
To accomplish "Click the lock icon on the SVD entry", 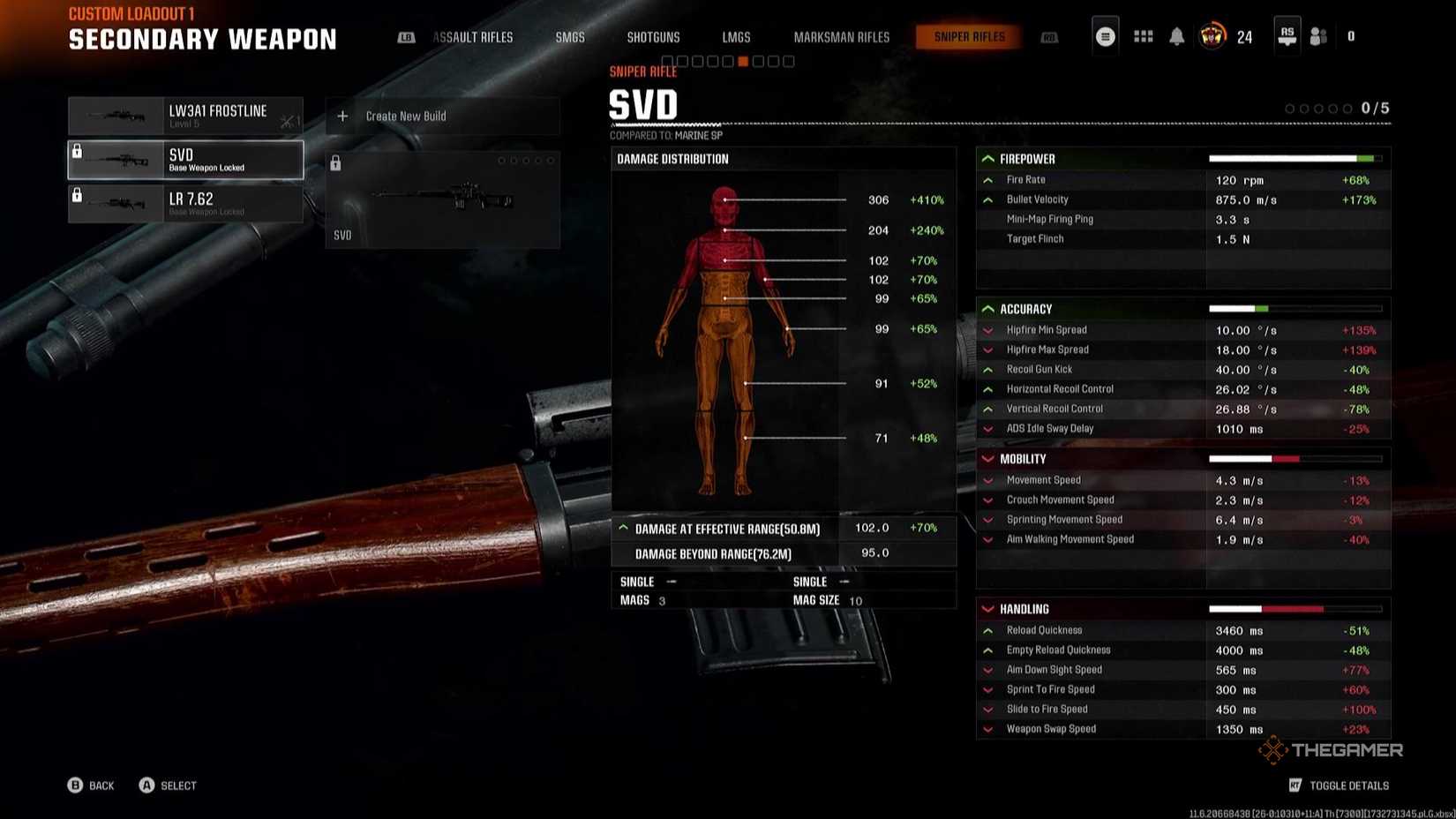I will pyautogui.click(x=78, y=152).
